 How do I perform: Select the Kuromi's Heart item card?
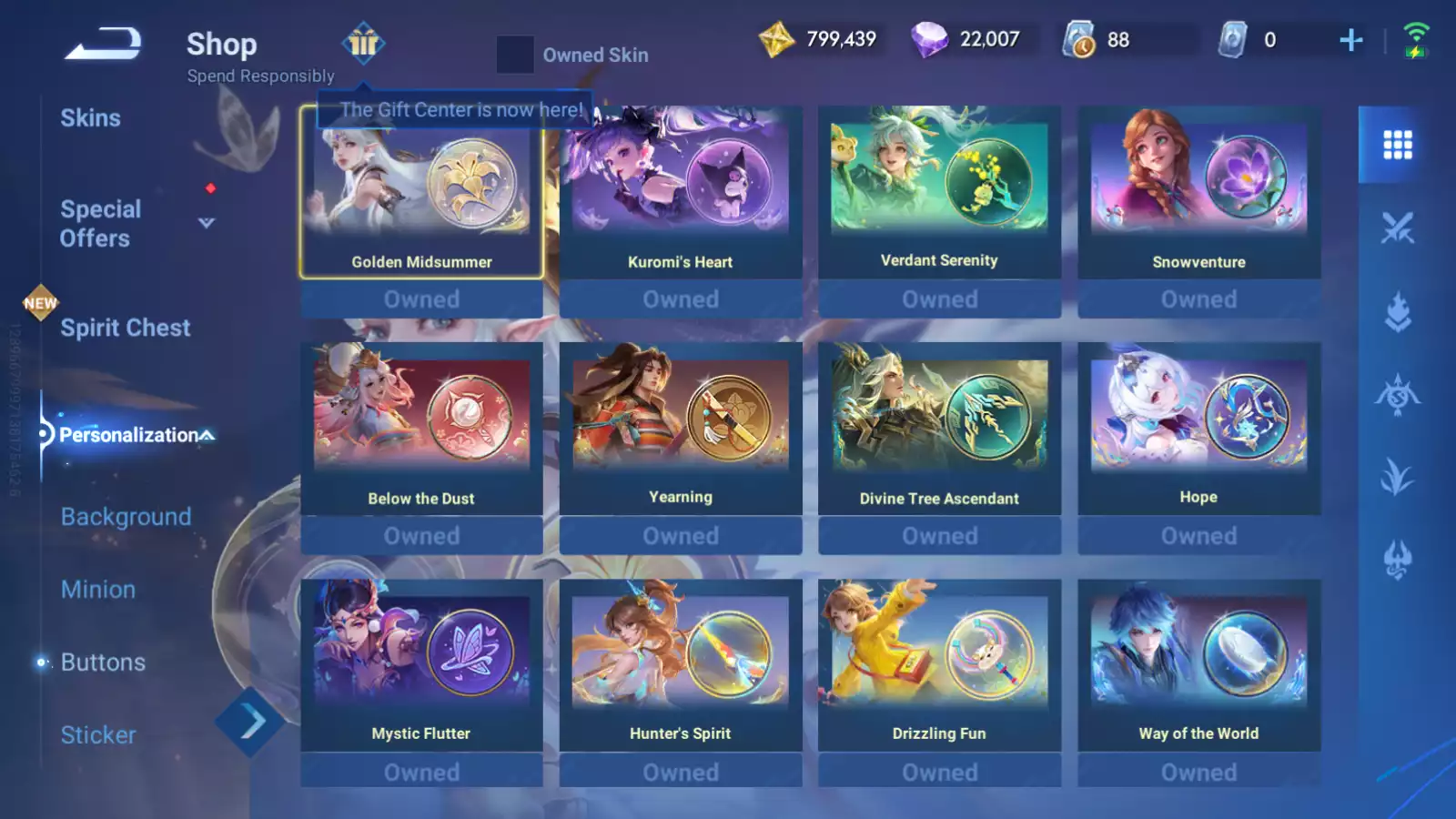[681, 193]
